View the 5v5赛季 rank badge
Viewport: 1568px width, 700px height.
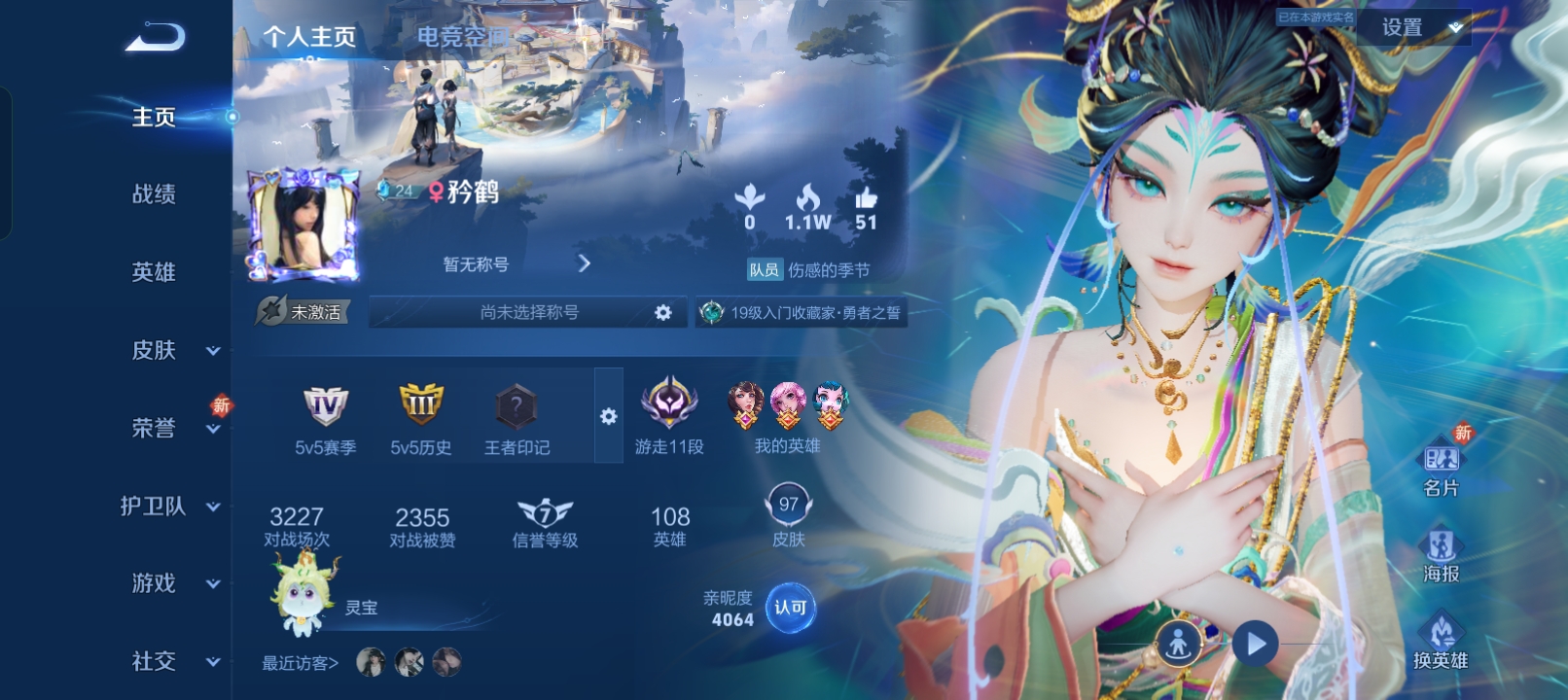pyautogui.click(x=325, y=418)
